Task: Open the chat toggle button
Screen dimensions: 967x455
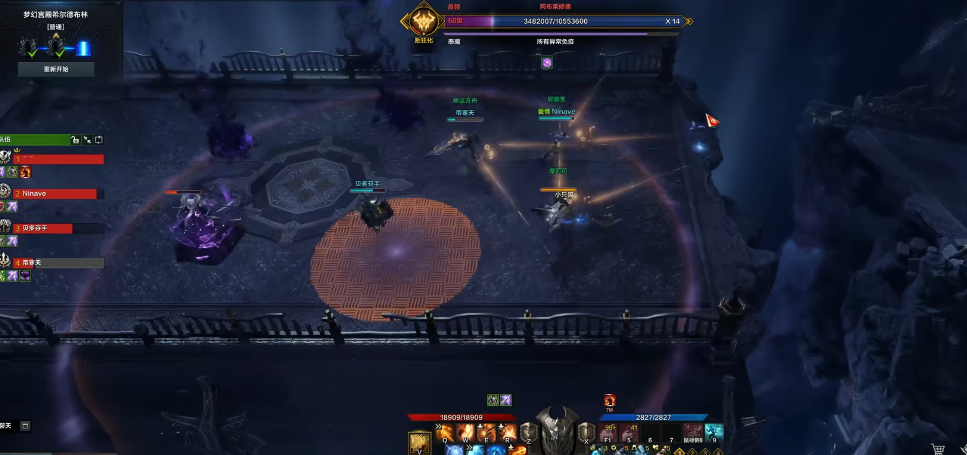Action: [25, 426]
